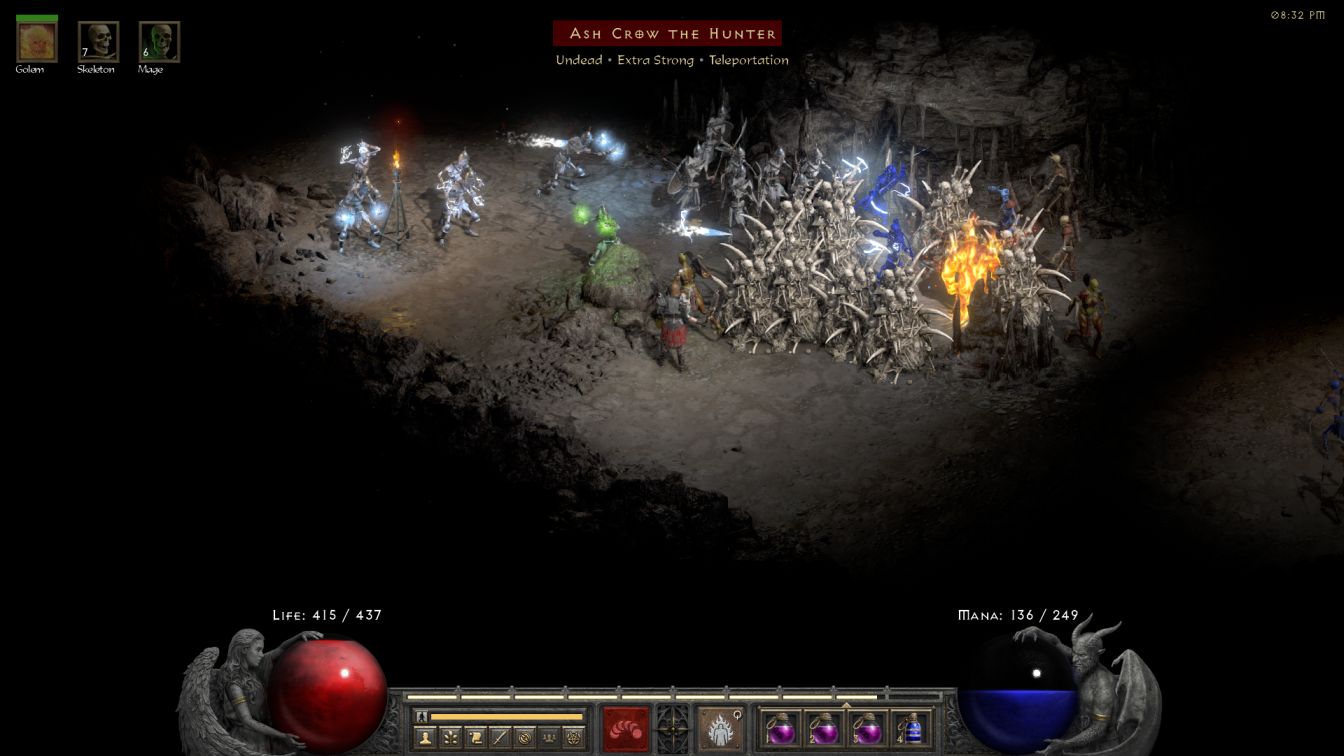Use the purple rejuvenation potion in slot 1
The height and width of the screenshot is (756, 1344).
coord(781,728)
